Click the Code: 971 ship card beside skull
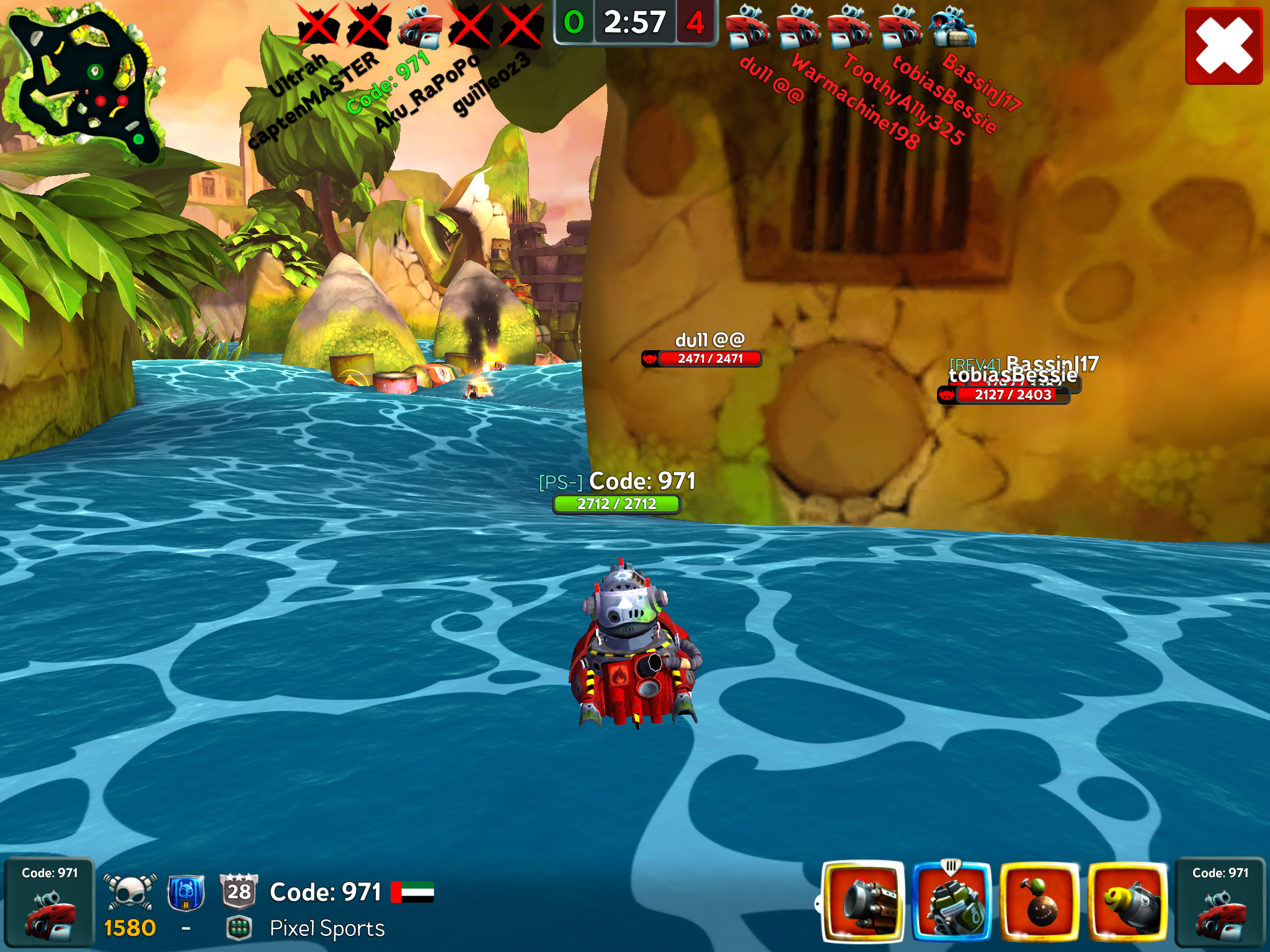 click(50, 902)
